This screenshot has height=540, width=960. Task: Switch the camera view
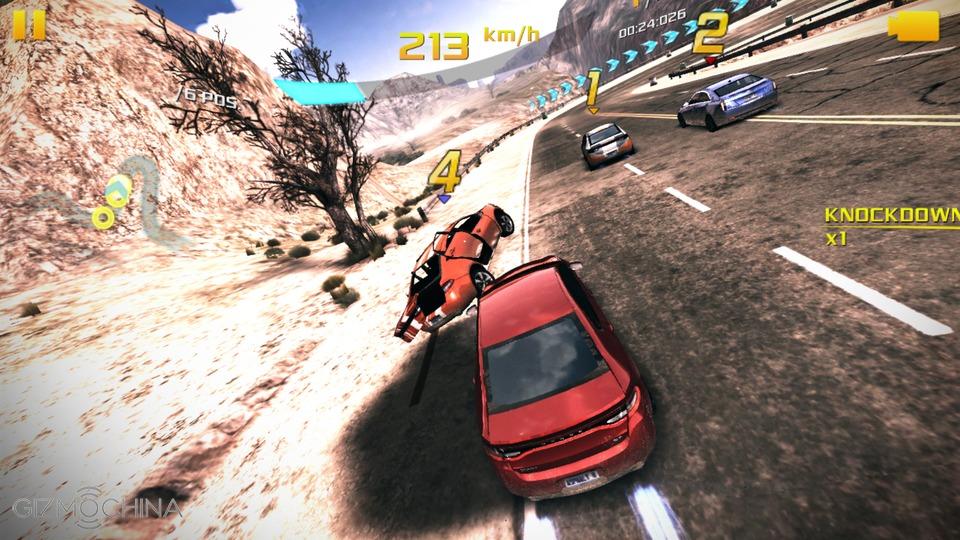pos(913,27)
